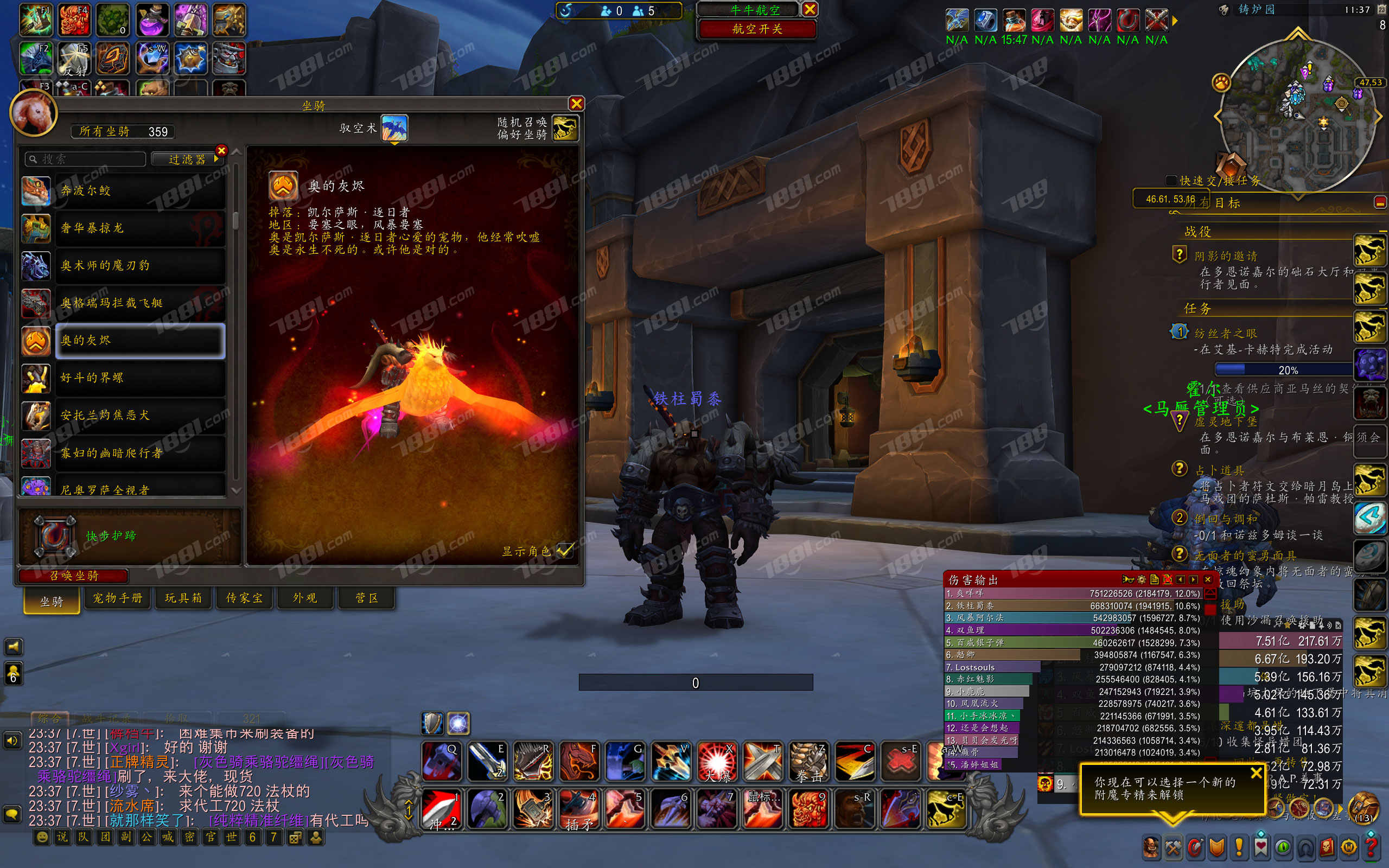1389x868 pixels.
Task: Click the 召唤坐骑 summon mount button
Action: [x=73, y=575]
